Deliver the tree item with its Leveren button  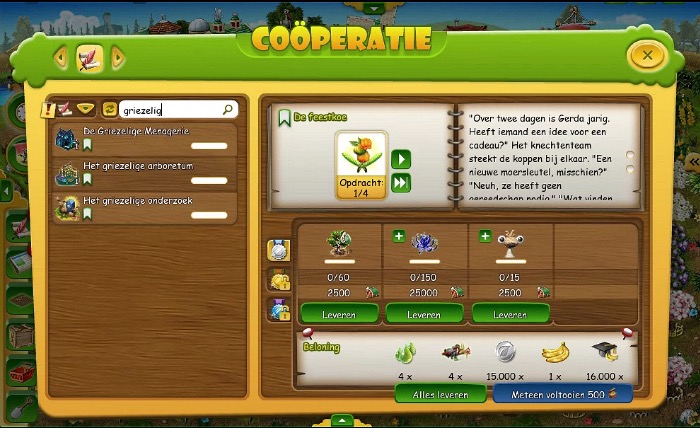click(338, 314)
